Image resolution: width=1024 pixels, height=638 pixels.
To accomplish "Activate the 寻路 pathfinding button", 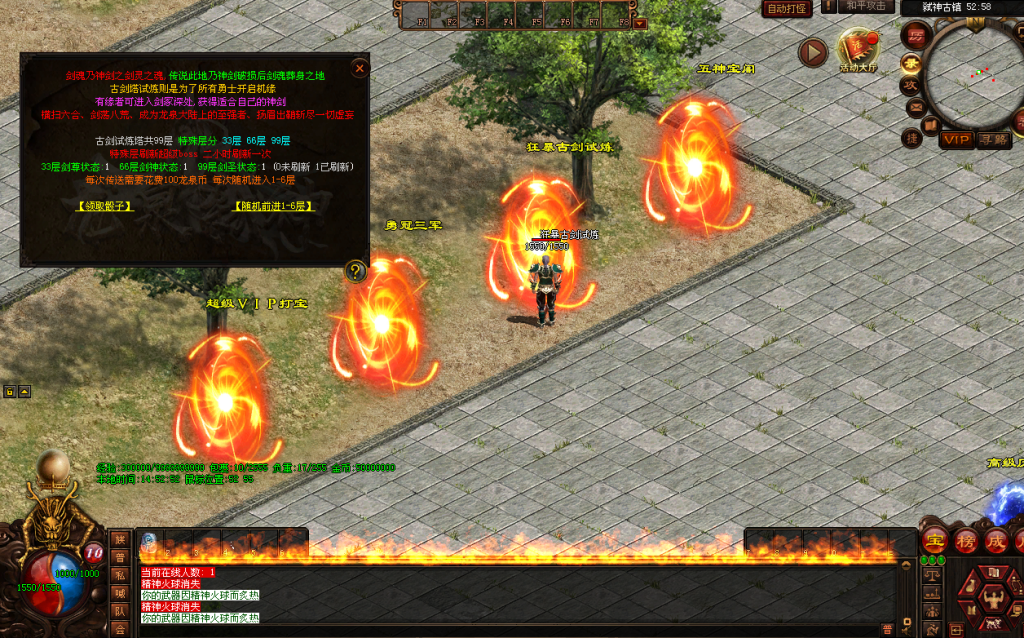I will 993,139.
